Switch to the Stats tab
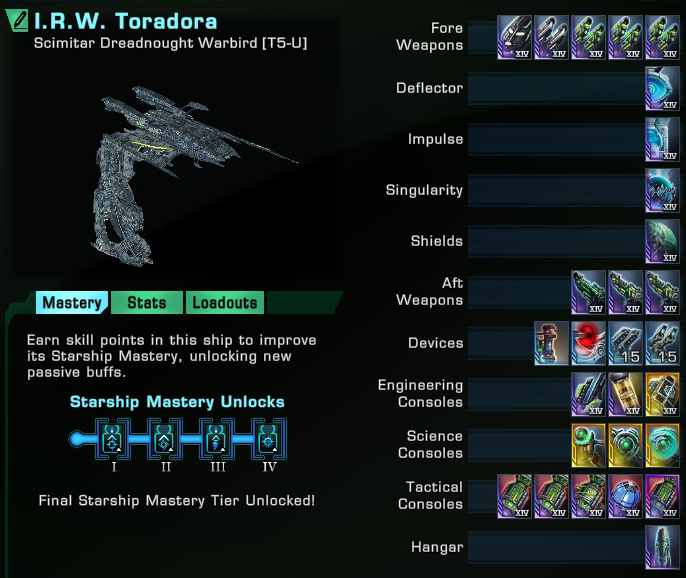The height and width of the screenshot is (578, 686). coord(147,303)
